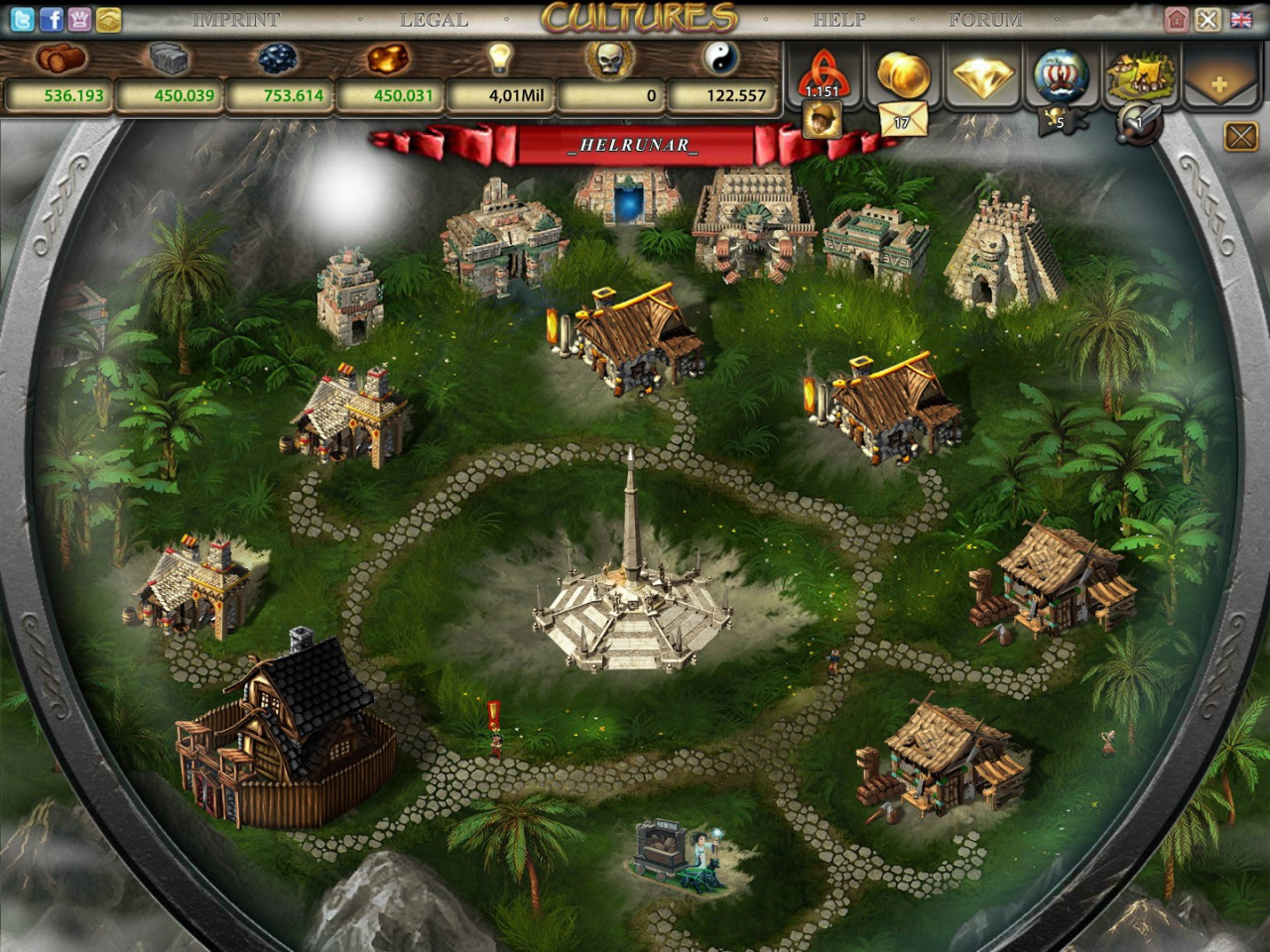Open the Viking ship world map
Viewport: 1270px width, 952px height.
pos(1061,73)
